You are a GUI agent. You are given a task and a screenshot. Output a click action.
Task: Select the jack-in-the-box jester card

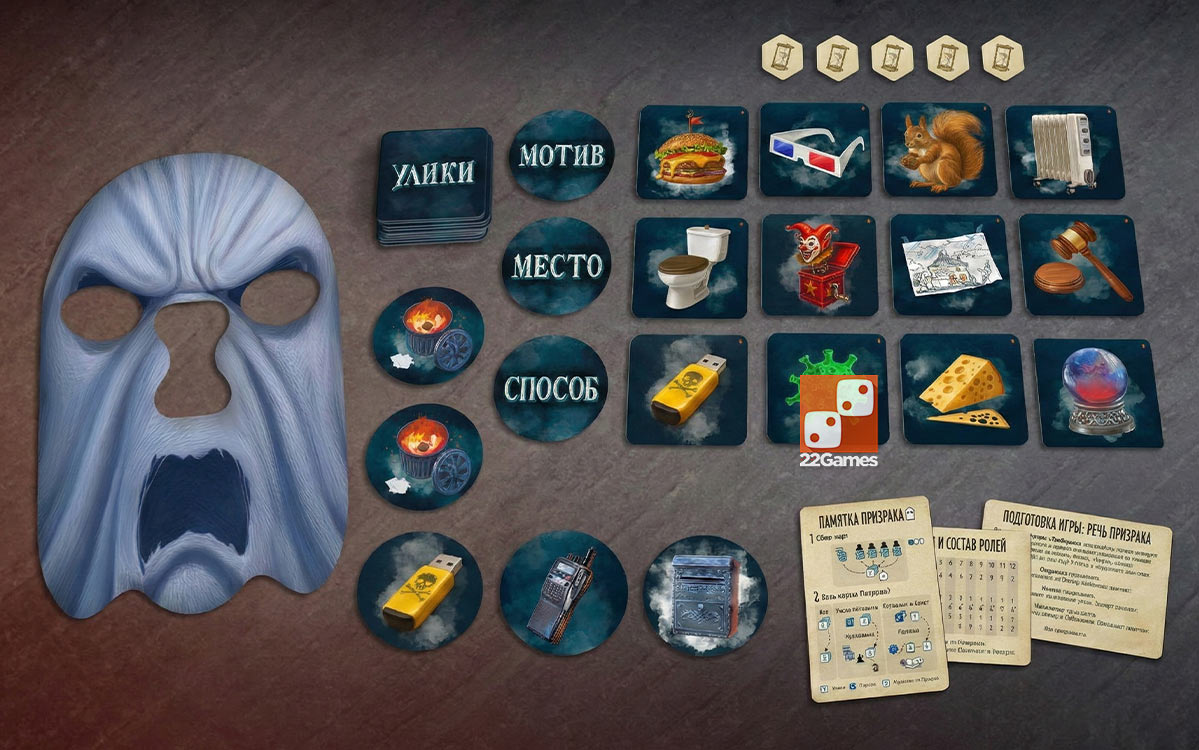(812, 265)
